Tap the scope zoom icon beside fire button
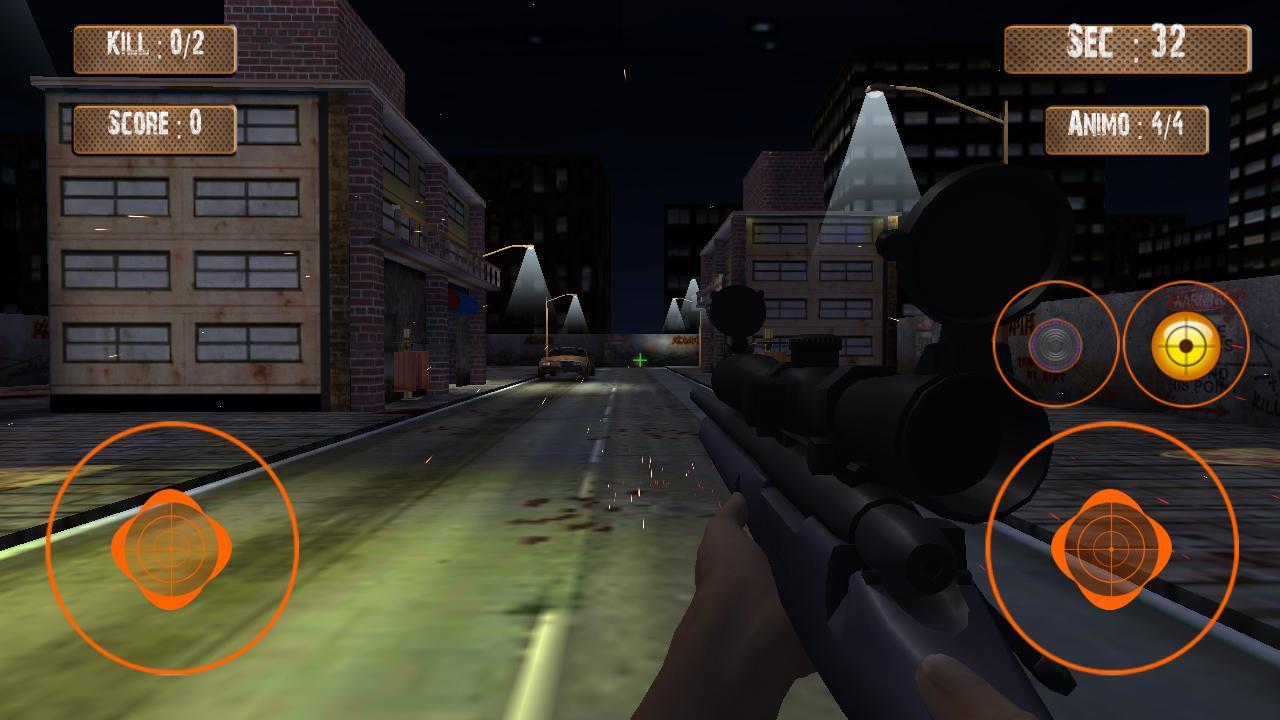The width and height of the screenshot is (1280, 720). tap(1057, 345)
